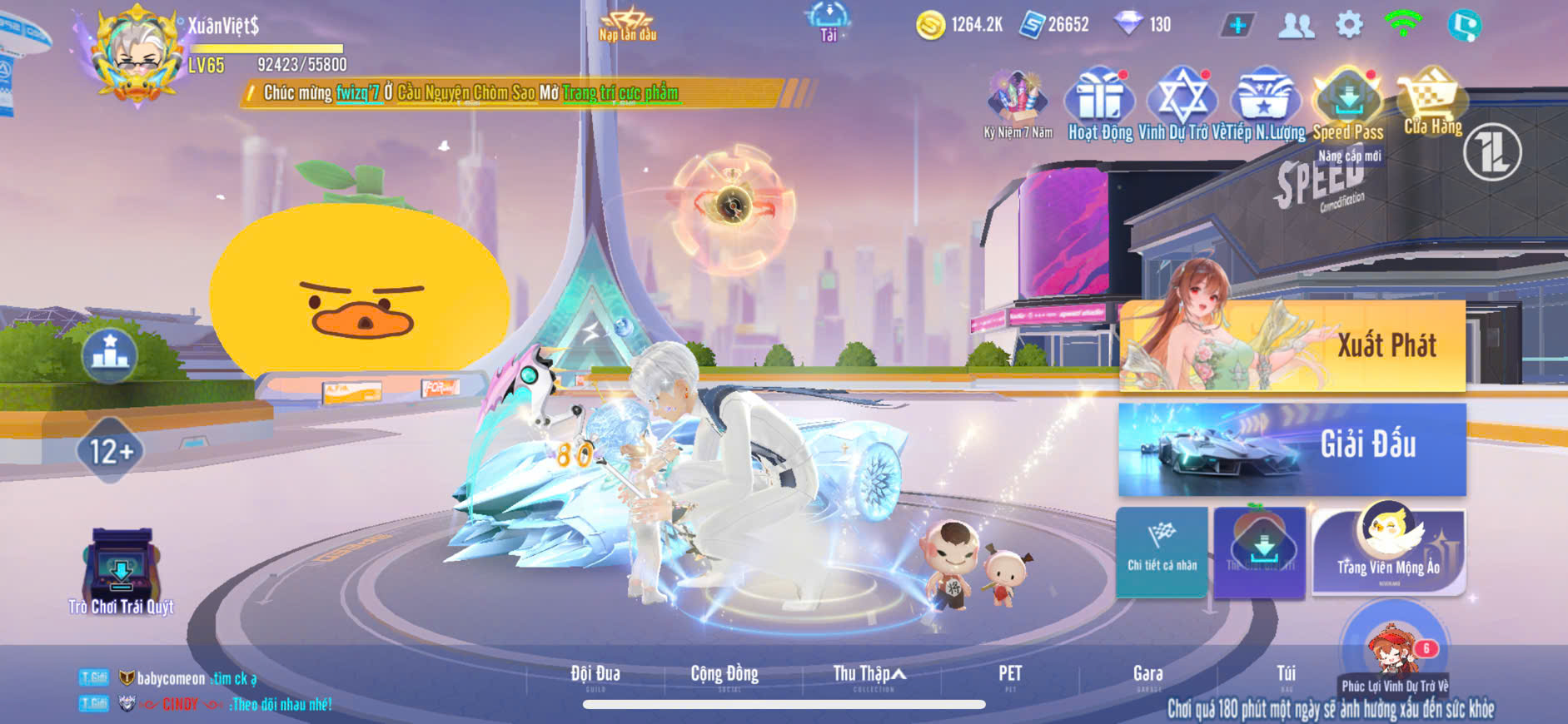
Task: Open the Giải Đấu tournament mode
Action: point(1292,449)
